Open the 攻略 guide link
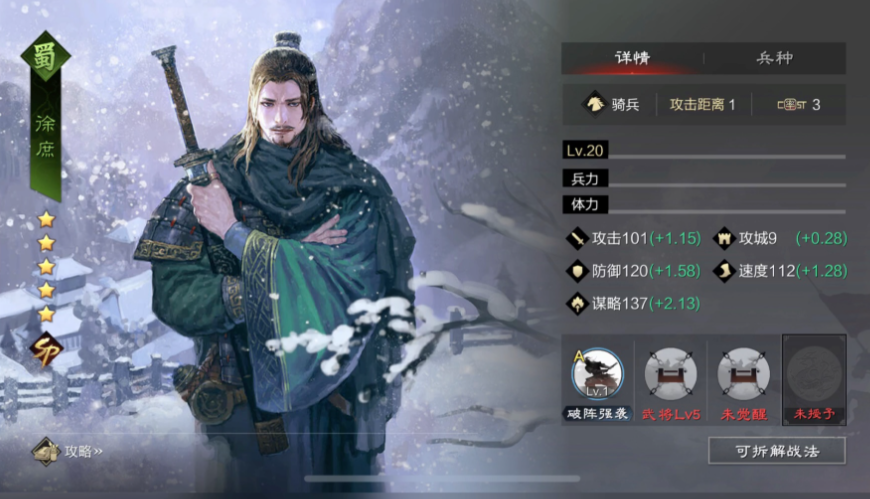 click(x=70, y=451)
